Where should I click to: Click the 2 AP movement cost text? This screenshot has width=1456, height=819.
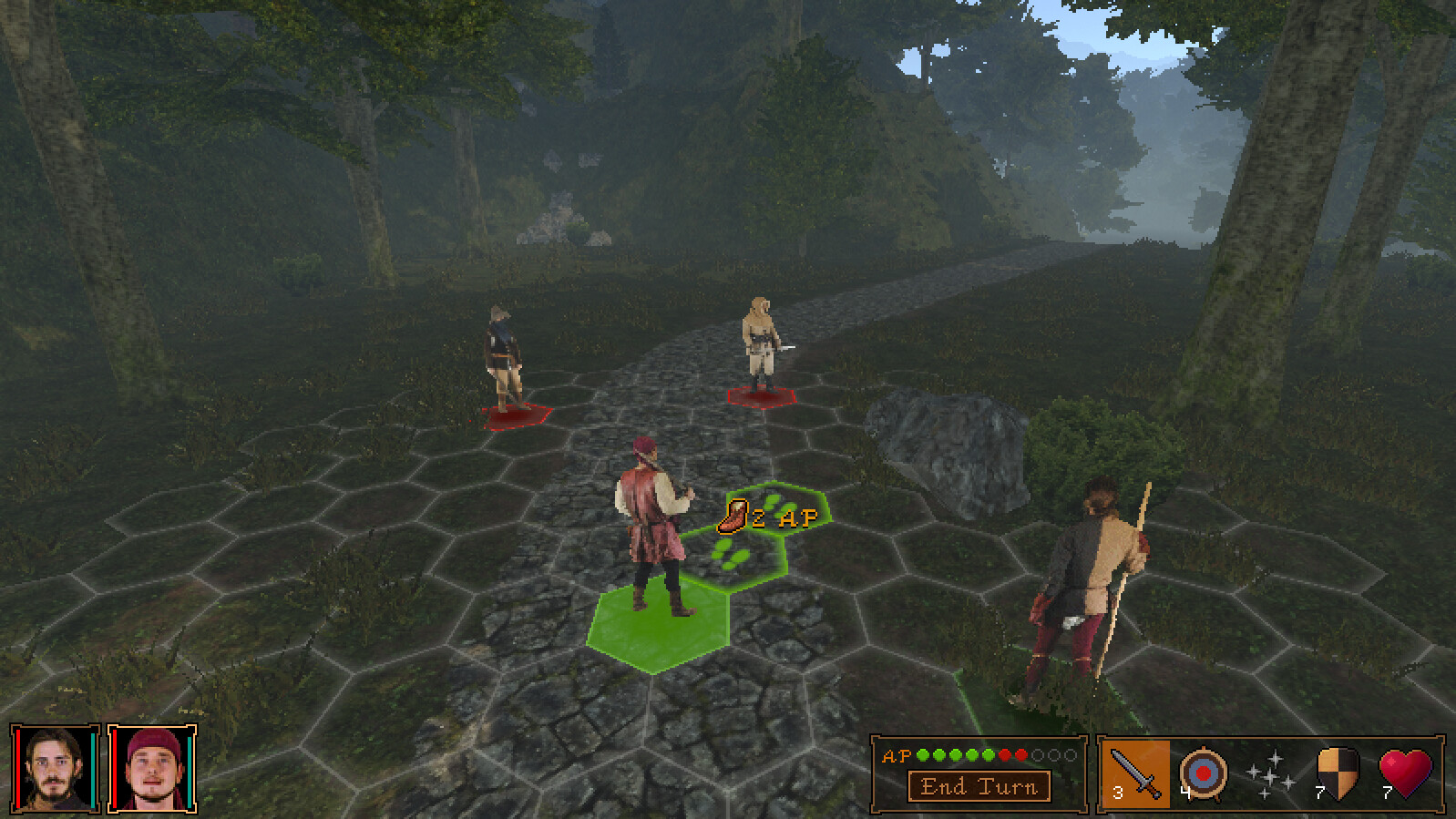coord(787,517)
